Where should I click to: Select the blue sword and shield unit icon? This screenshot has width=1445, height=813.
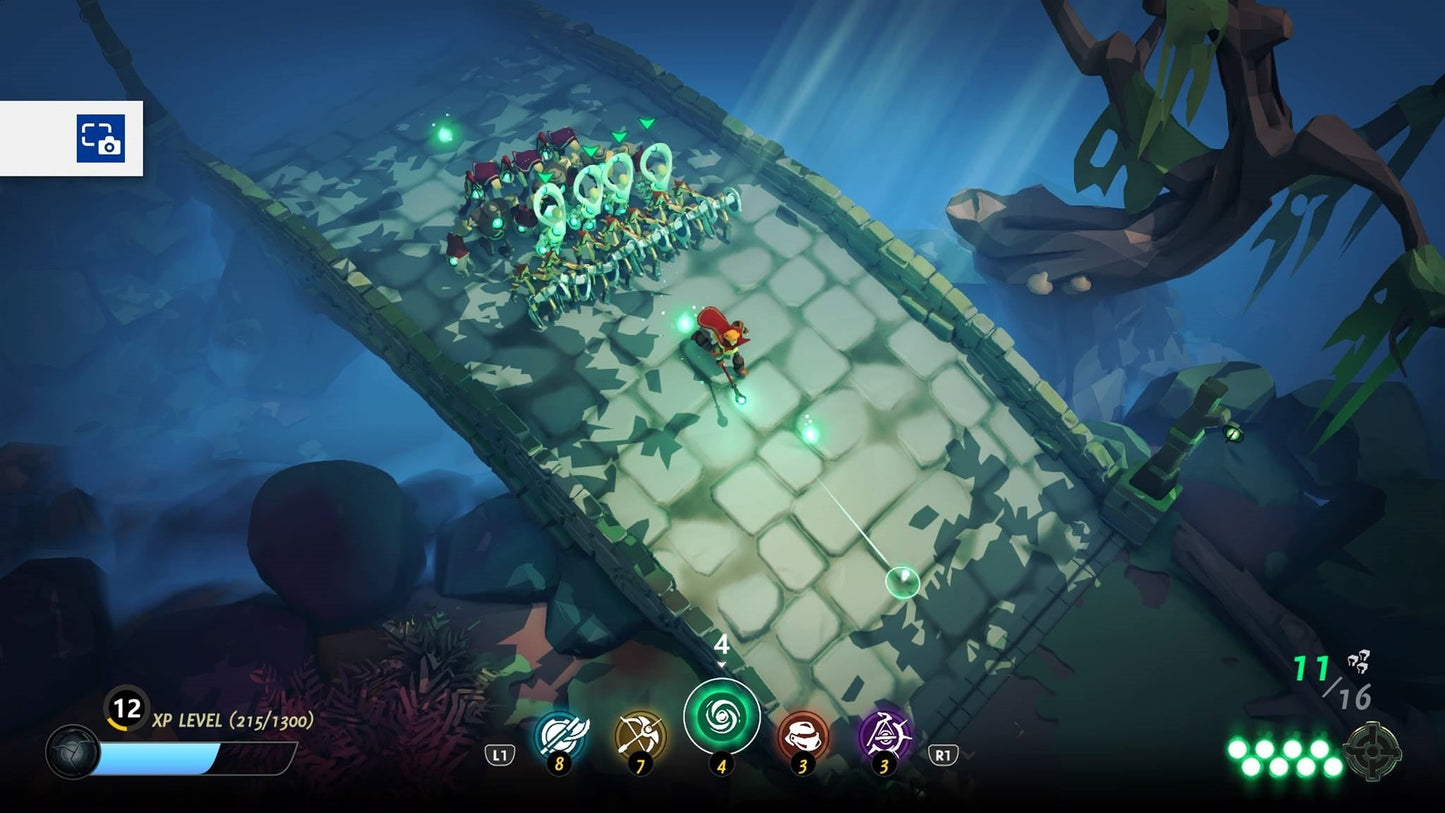click(560, 735)
